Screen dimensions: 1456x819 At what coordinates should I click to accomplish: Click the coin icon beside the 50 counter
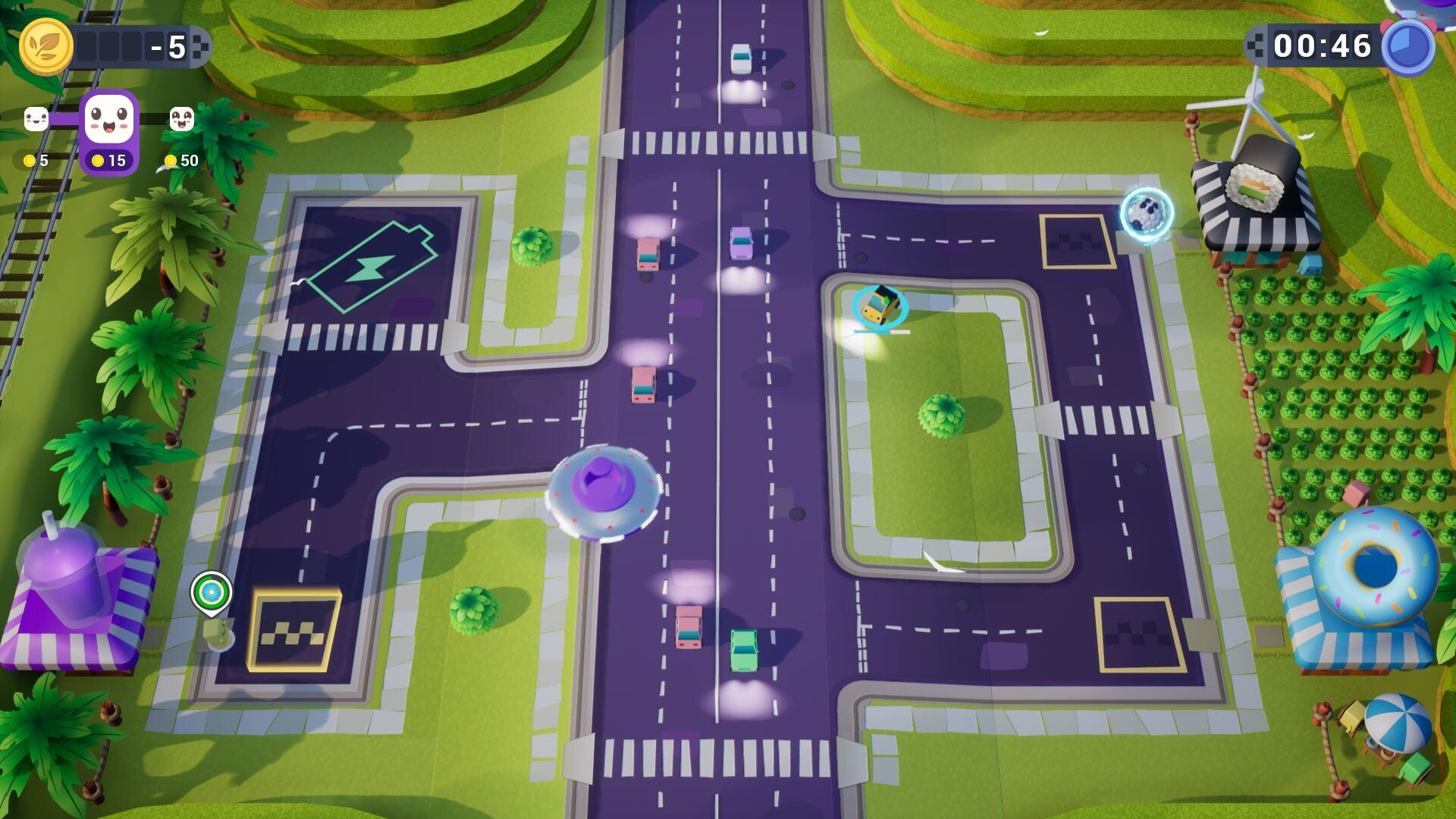(170, 161)
